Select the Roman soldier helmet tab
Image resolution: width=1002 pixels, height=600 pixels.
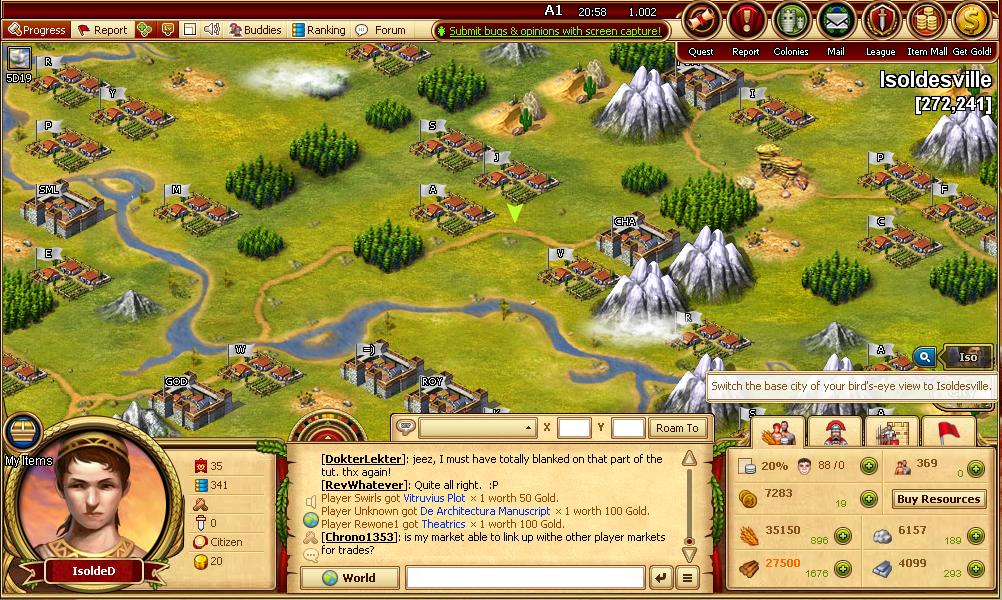[835, 431]
